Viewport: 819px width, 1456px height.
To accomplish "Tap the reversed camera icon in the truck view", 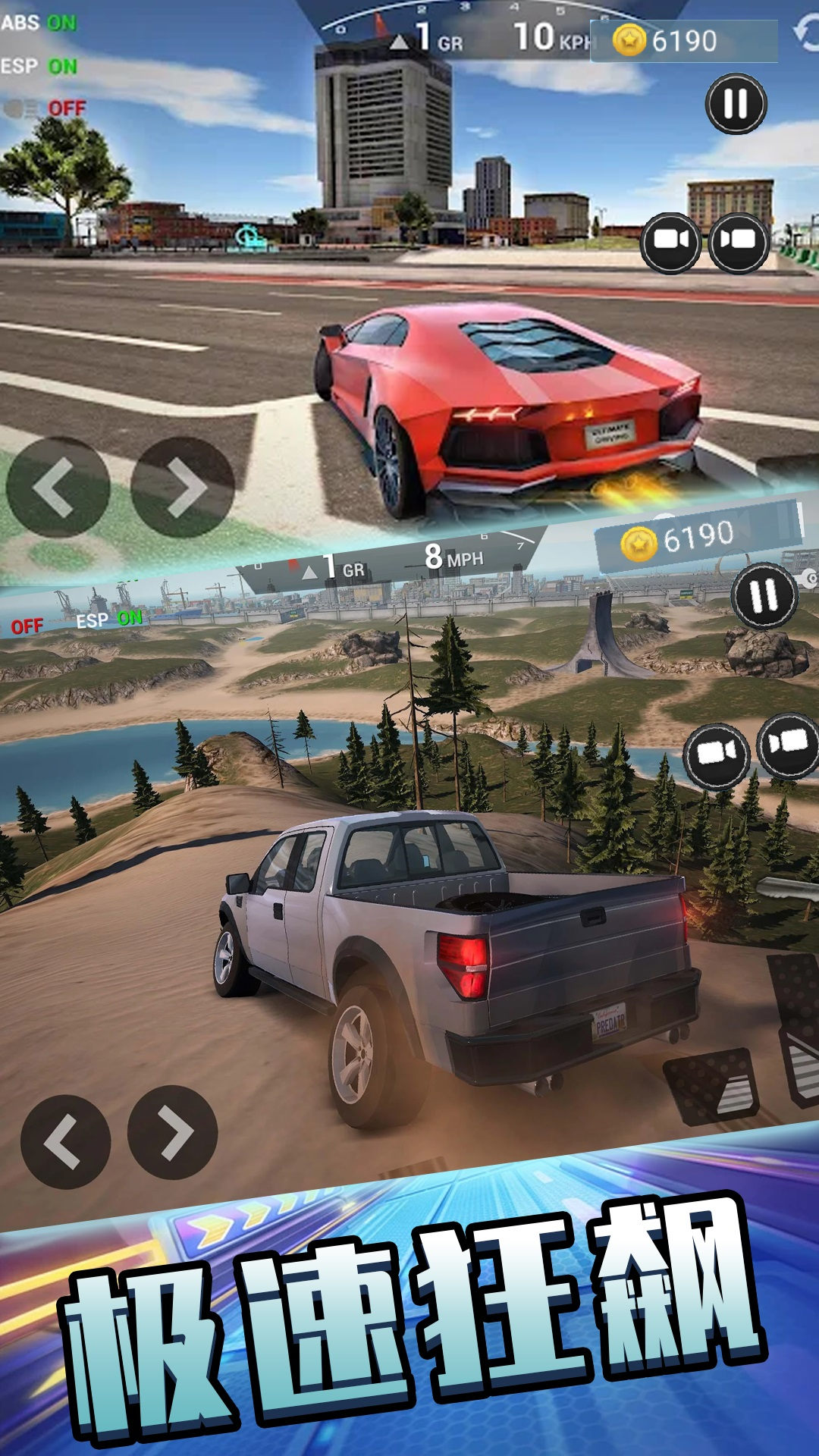I will pyautogui.click(x=789, y=745).
